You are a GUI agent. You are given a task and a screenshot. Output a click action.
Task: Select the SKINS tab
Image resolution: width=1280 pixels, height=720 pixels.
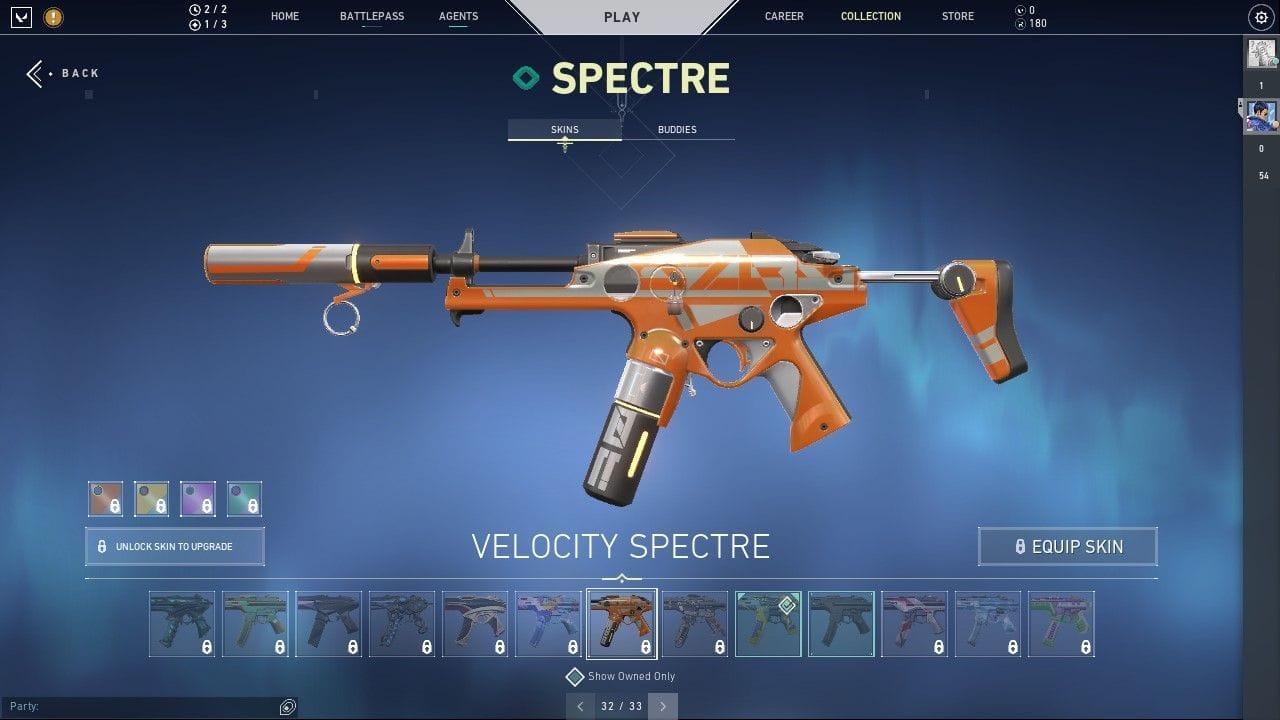(x=564, y=129)
